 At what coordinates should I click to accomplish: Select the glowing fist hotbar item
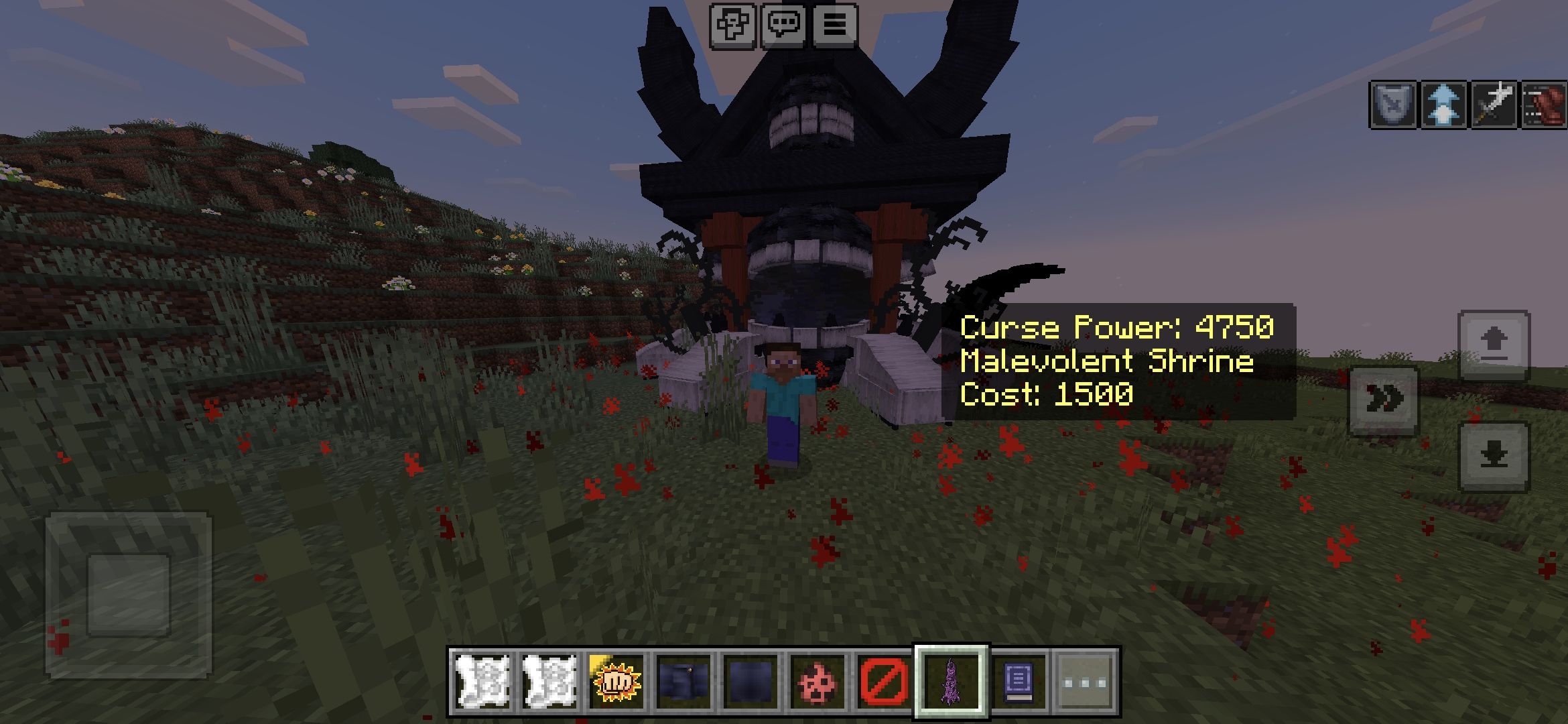[x=616, y=681]
